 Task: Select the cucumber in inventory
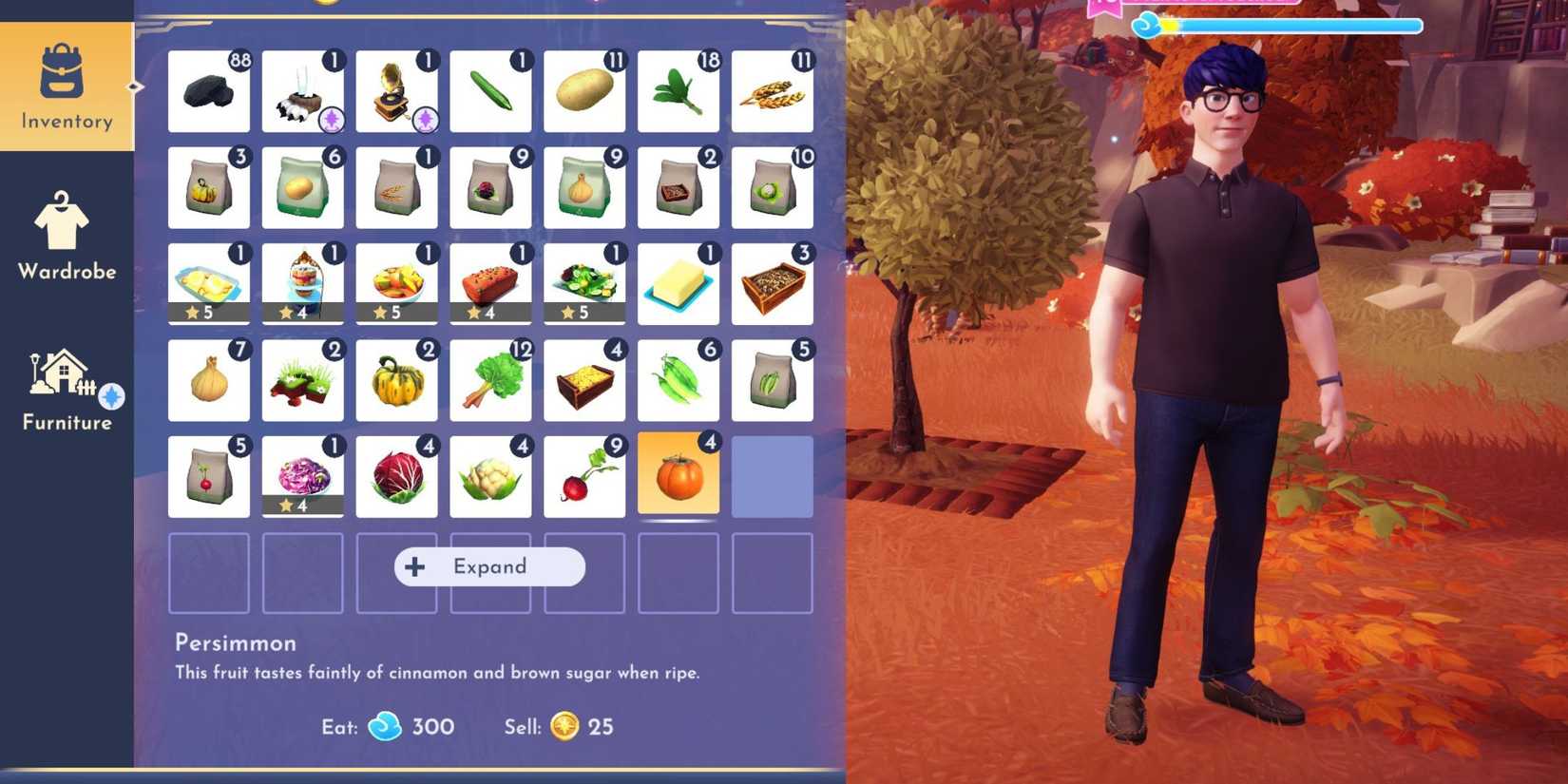pos(490,90)
